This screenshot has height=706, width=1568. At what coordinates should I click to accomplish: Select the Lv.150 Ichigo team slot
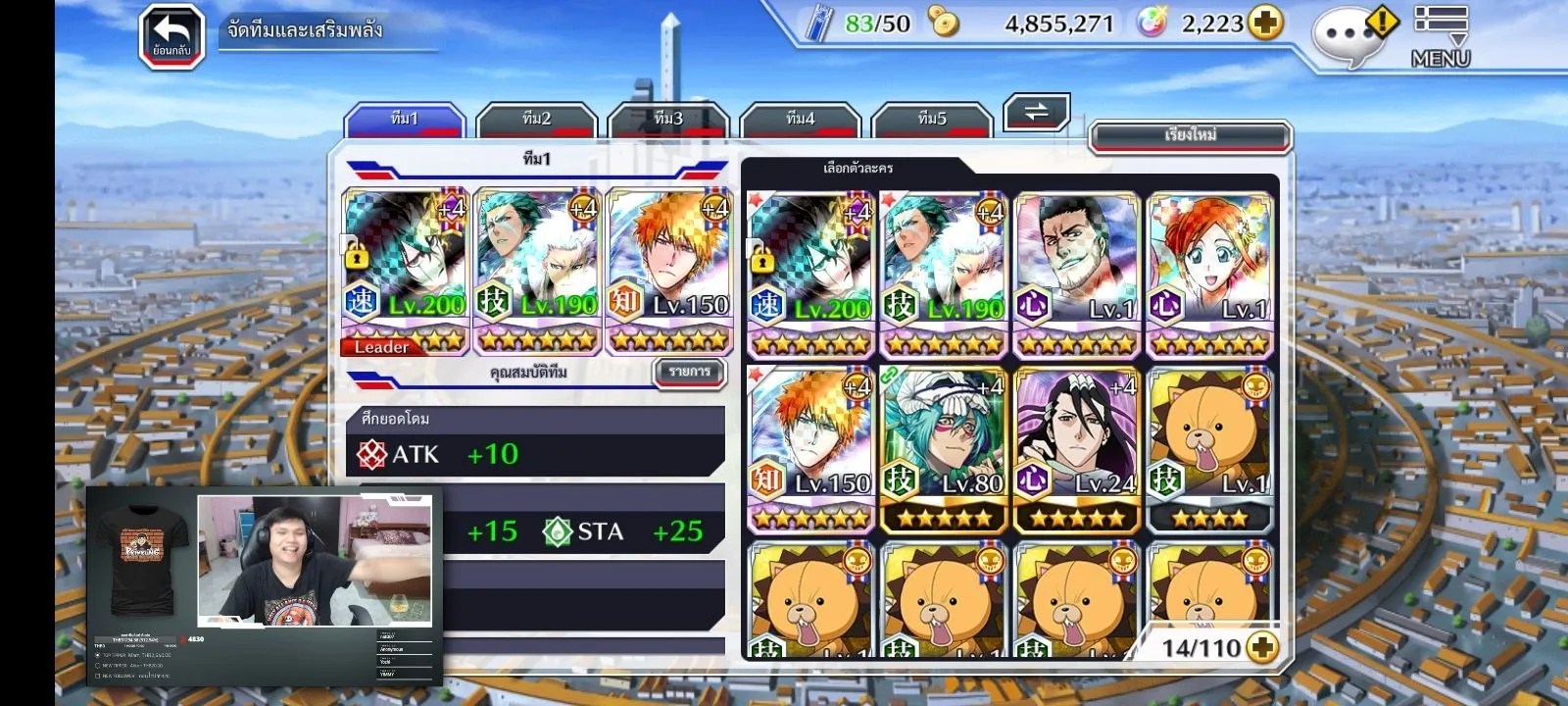click(669, 272)
